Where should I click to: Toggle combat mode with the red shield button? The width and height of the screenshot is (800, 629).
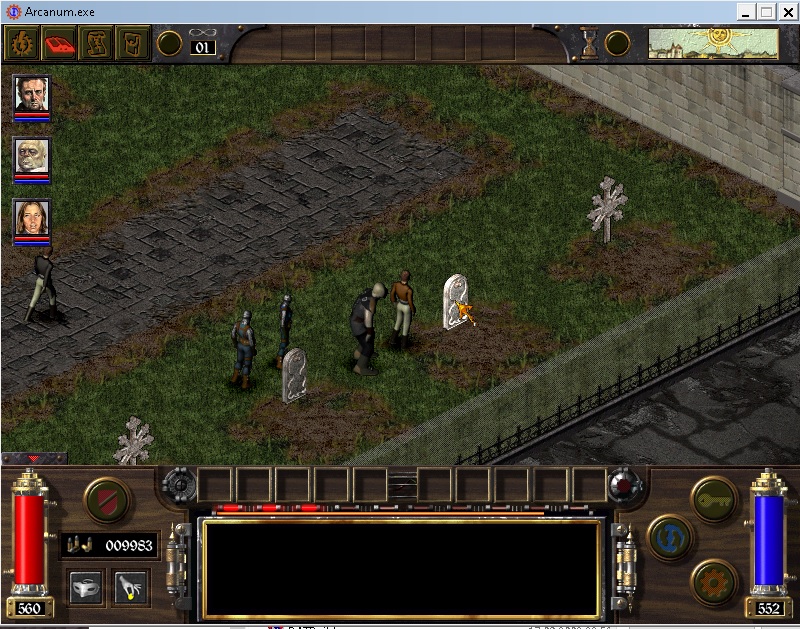[105, 500]
